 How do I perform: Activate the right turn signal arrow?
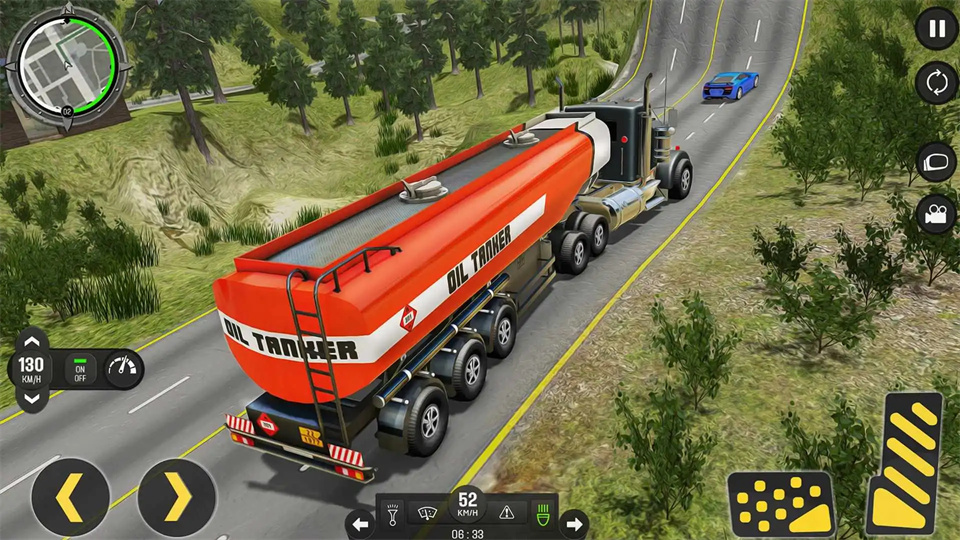click(574, 523)
